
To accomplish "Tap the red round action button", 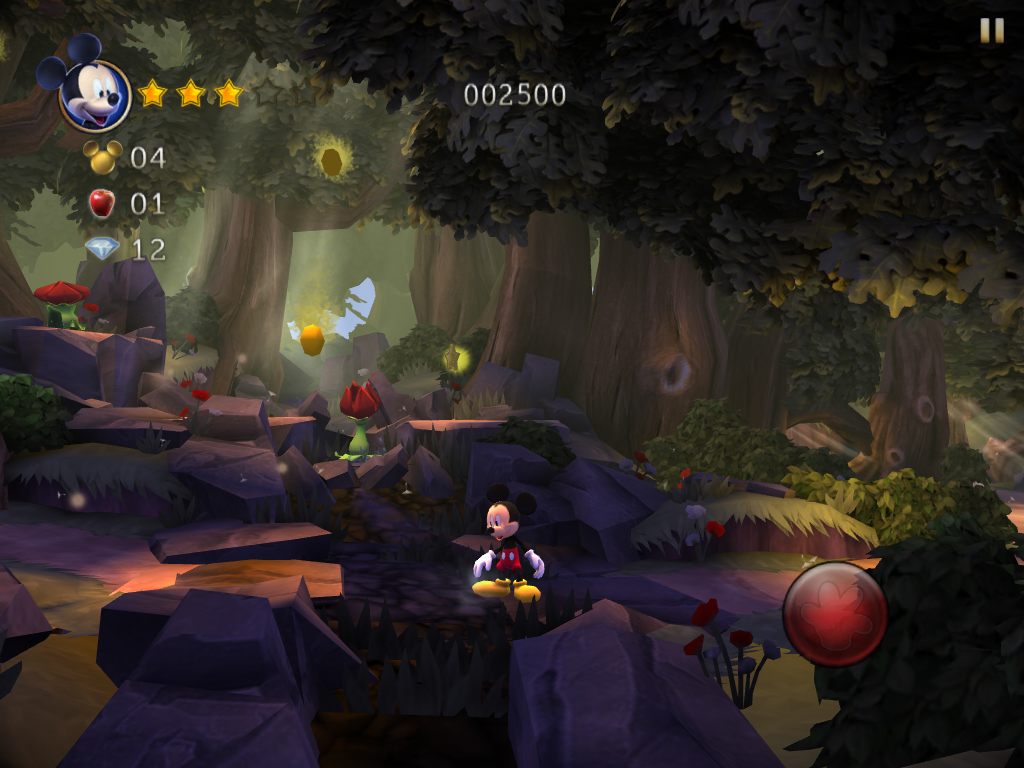I will 835,614.
